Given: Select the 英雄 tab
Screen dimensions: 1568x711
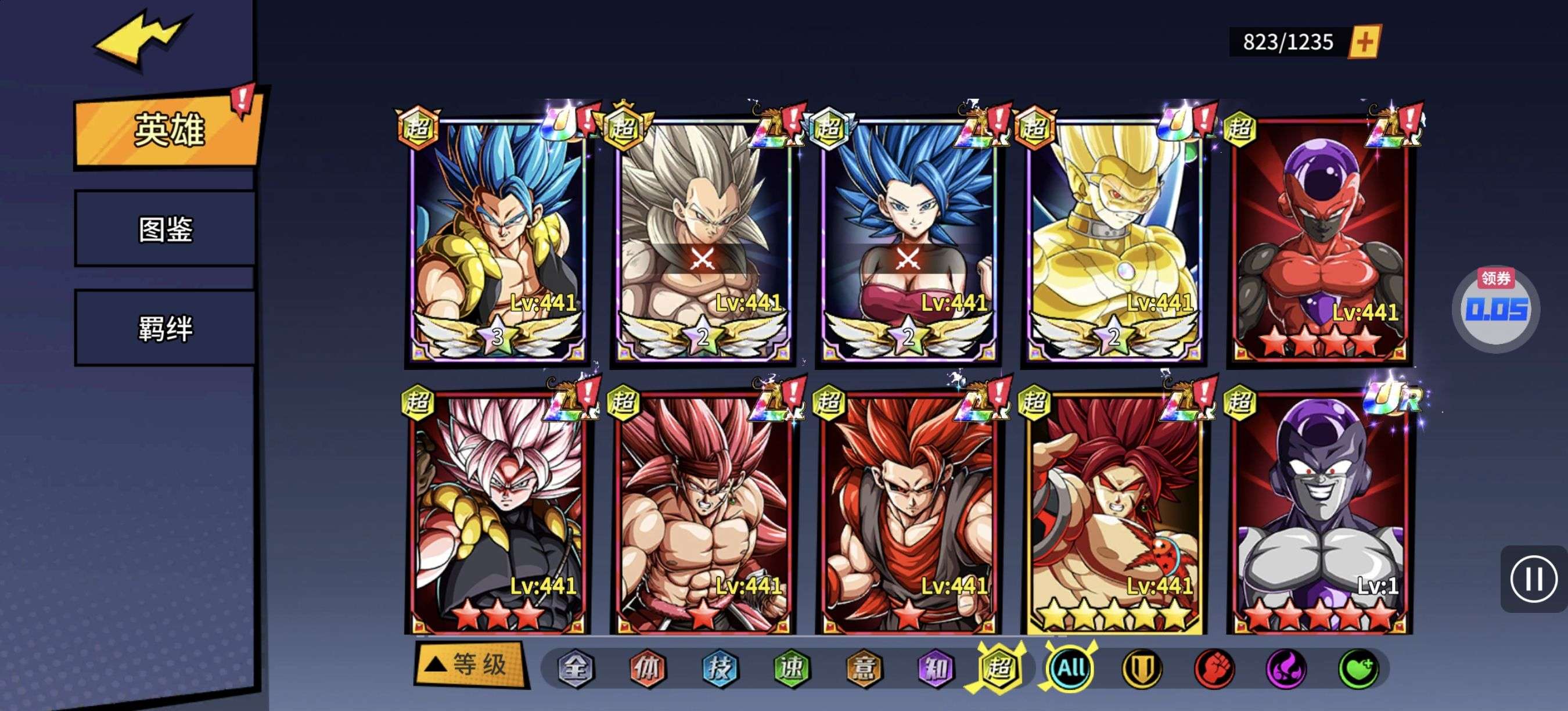Looking at the screenshot, I should [x=168, y=130].
